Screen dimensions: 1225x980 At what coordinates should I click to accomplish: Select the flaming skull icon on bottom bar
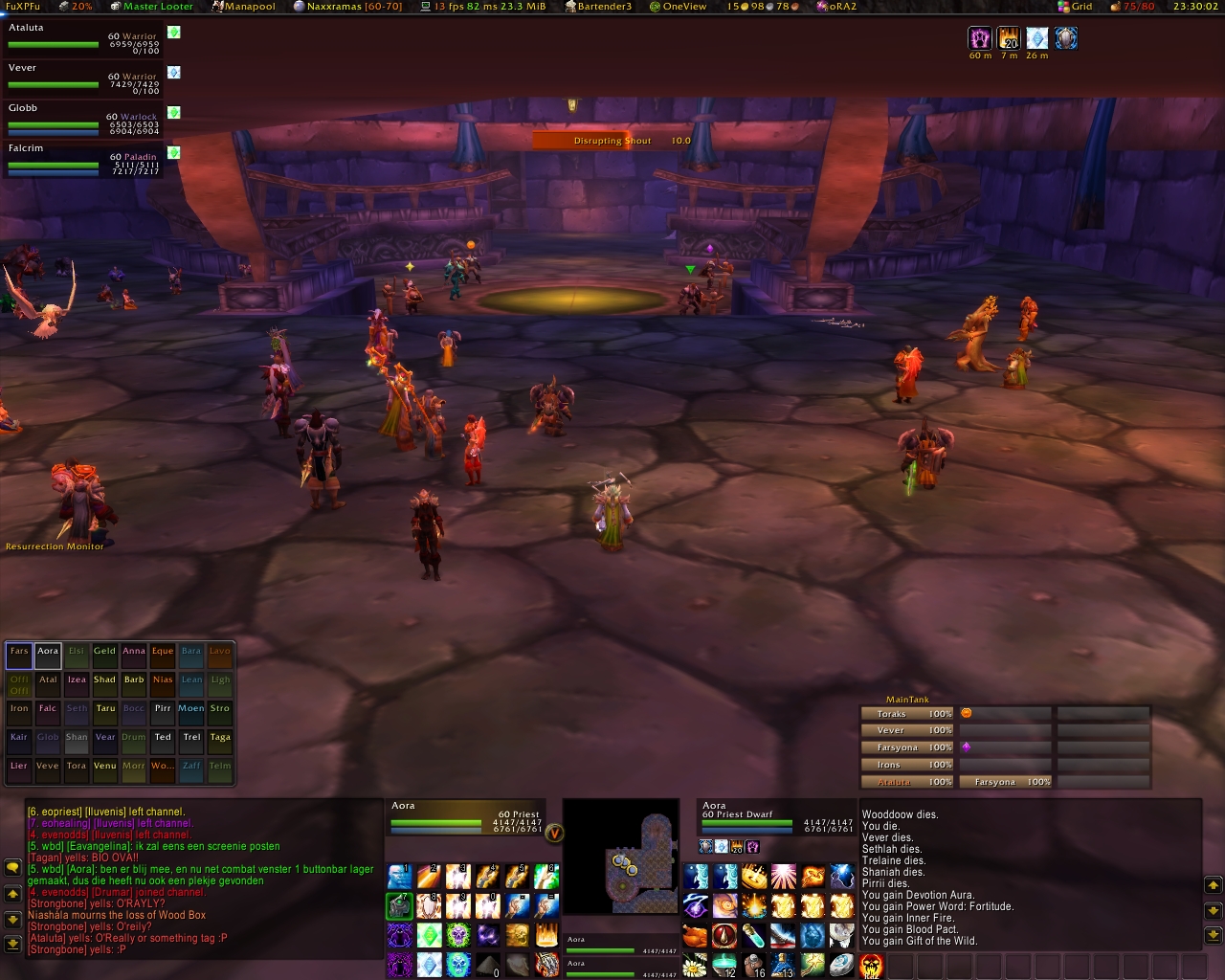[x=871, y=965]
